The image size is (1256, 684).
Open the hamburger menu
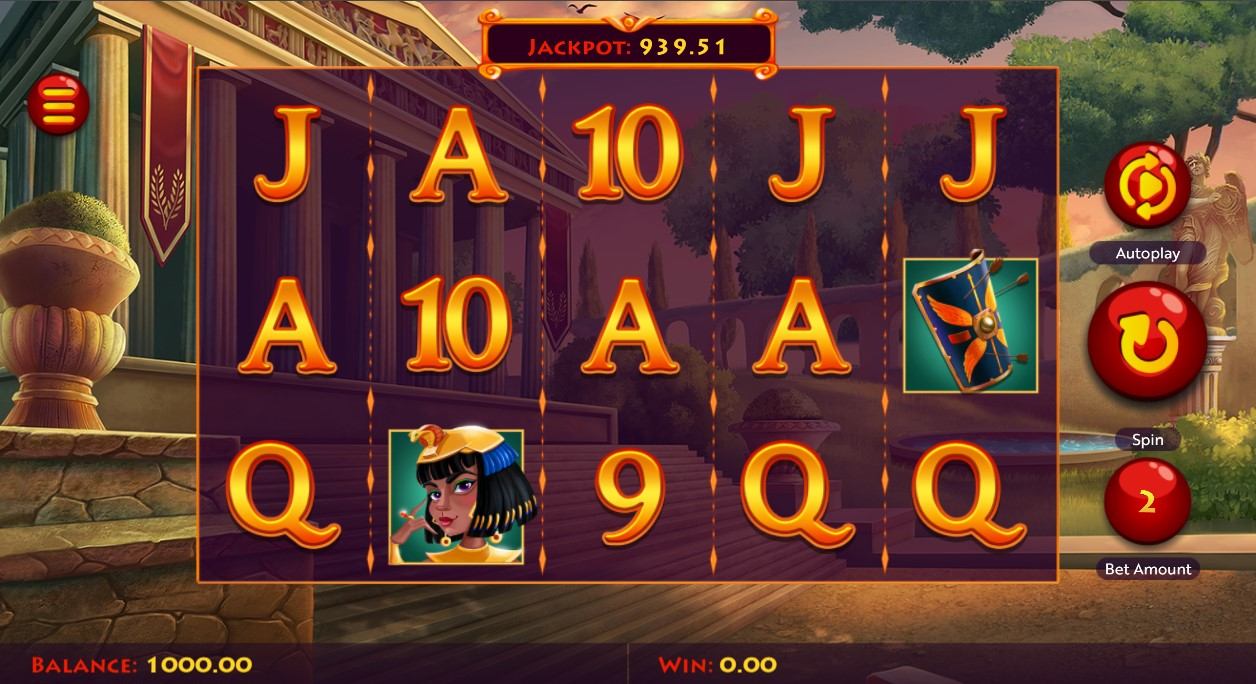coord(58,103)
